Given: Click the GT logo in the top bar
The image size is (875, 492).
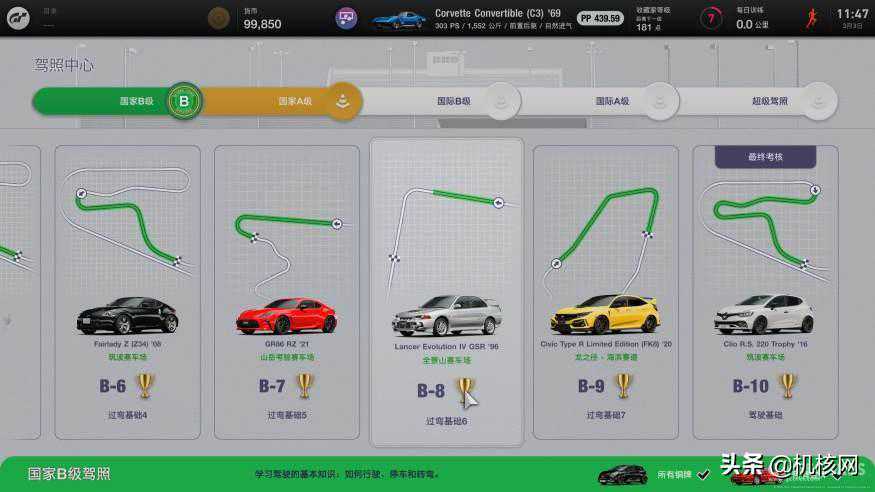Looking at the screenshot, I should [18, 19].
